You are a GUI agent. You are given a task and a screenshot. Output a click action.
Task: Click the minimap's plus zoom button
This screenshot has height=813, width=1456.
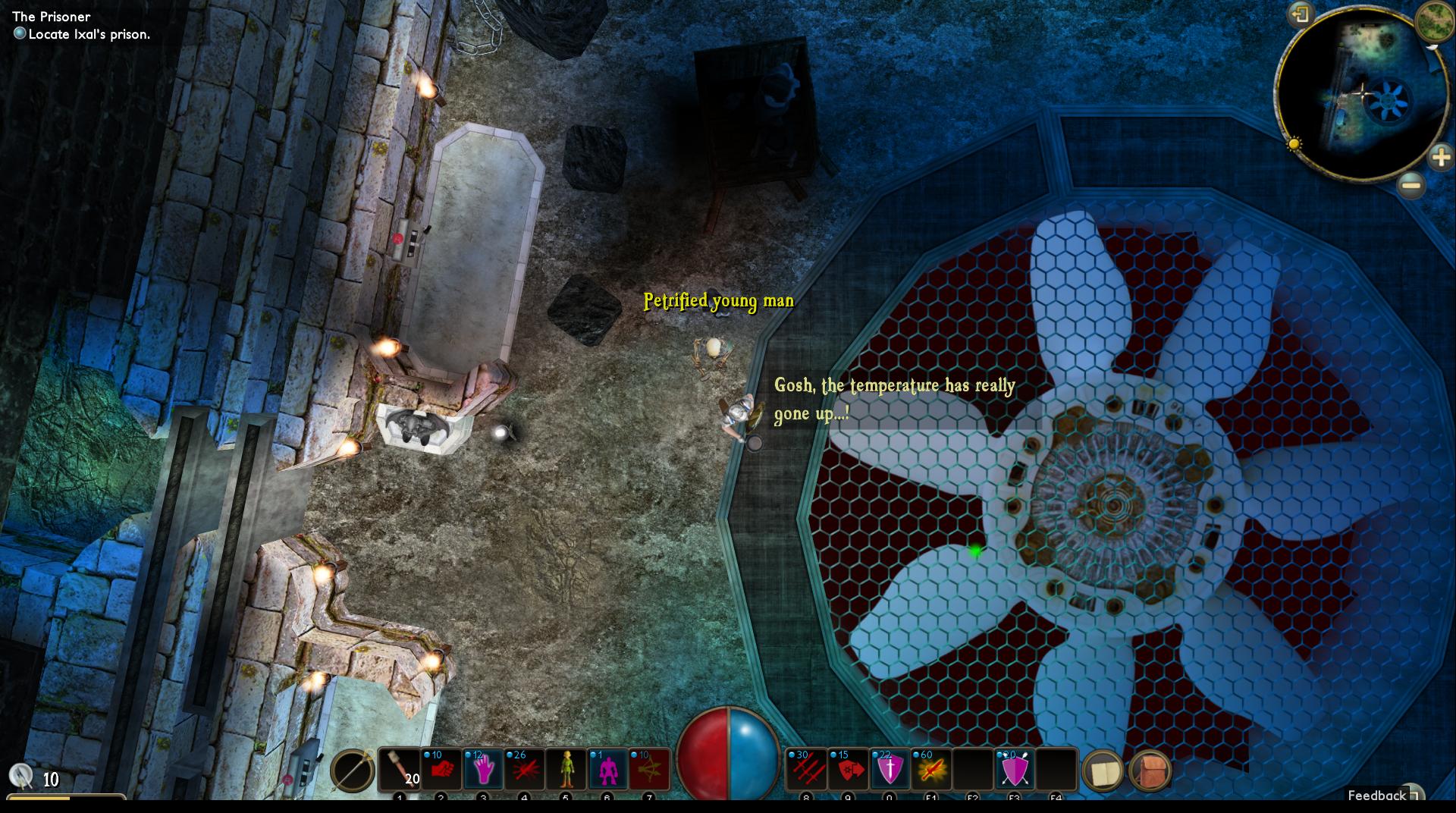point(1440,158)
